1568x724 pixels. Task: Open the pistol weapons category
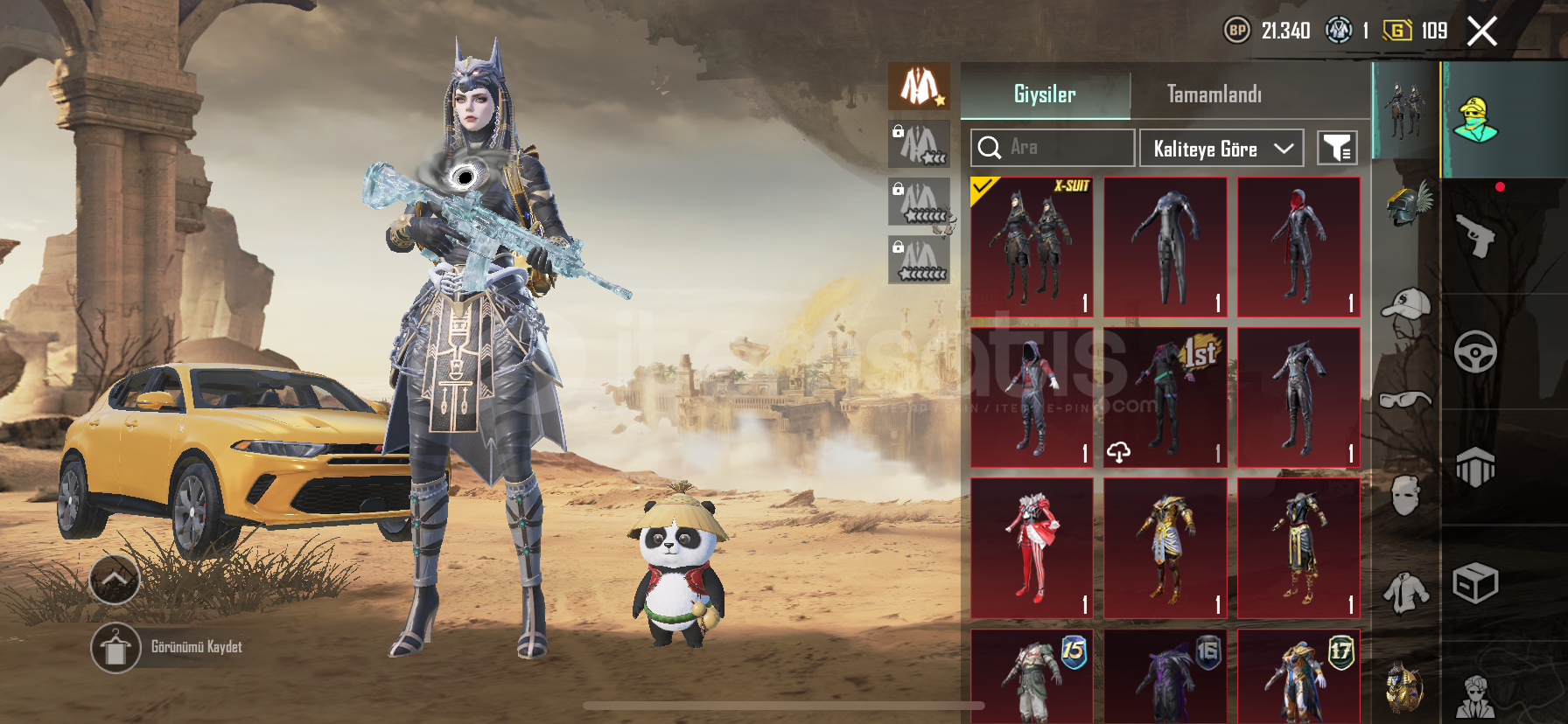pos(1475,235)
